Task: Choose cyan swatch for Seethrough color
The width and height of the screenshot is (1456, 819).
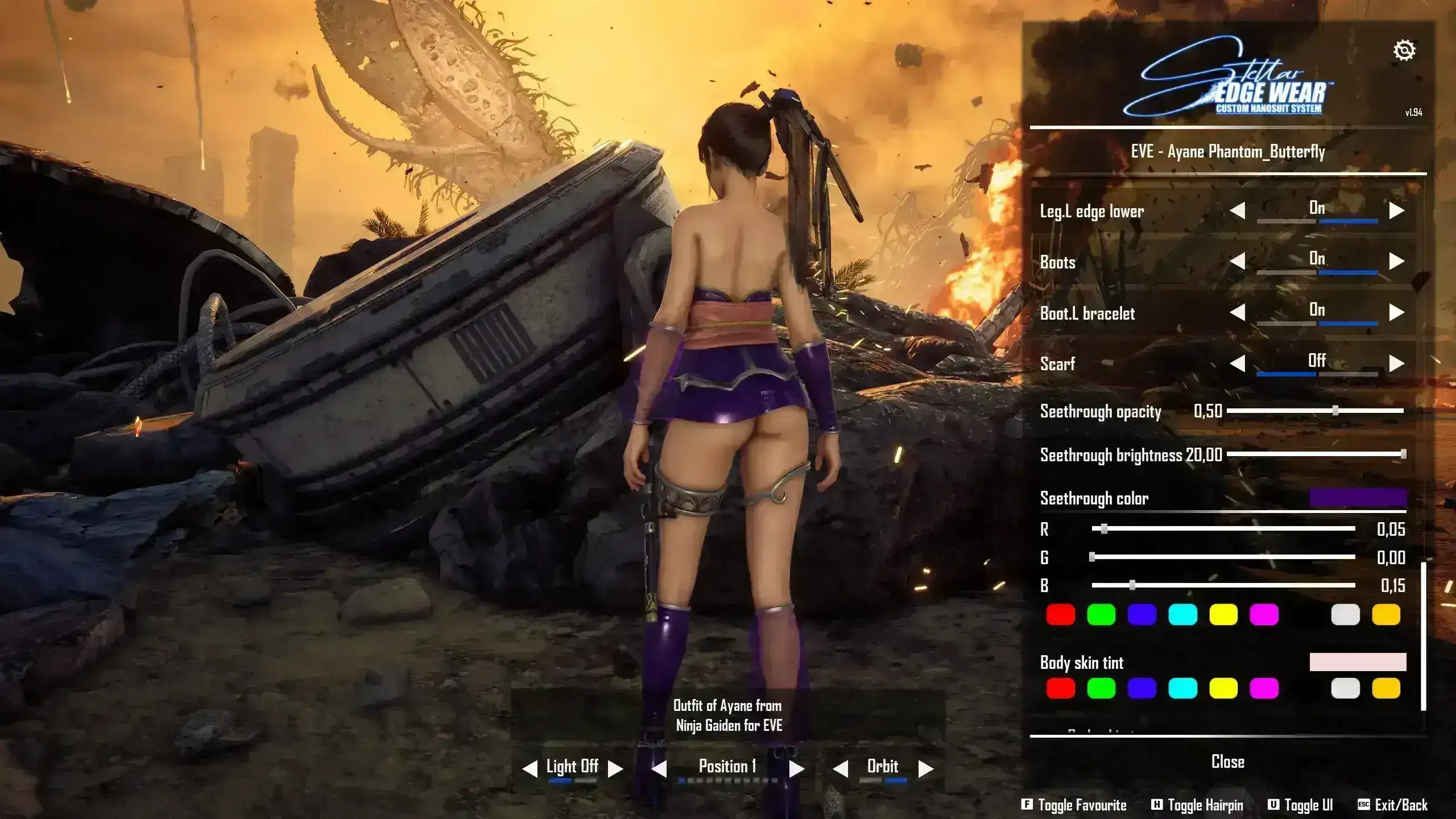Action: click(1182, 615)
